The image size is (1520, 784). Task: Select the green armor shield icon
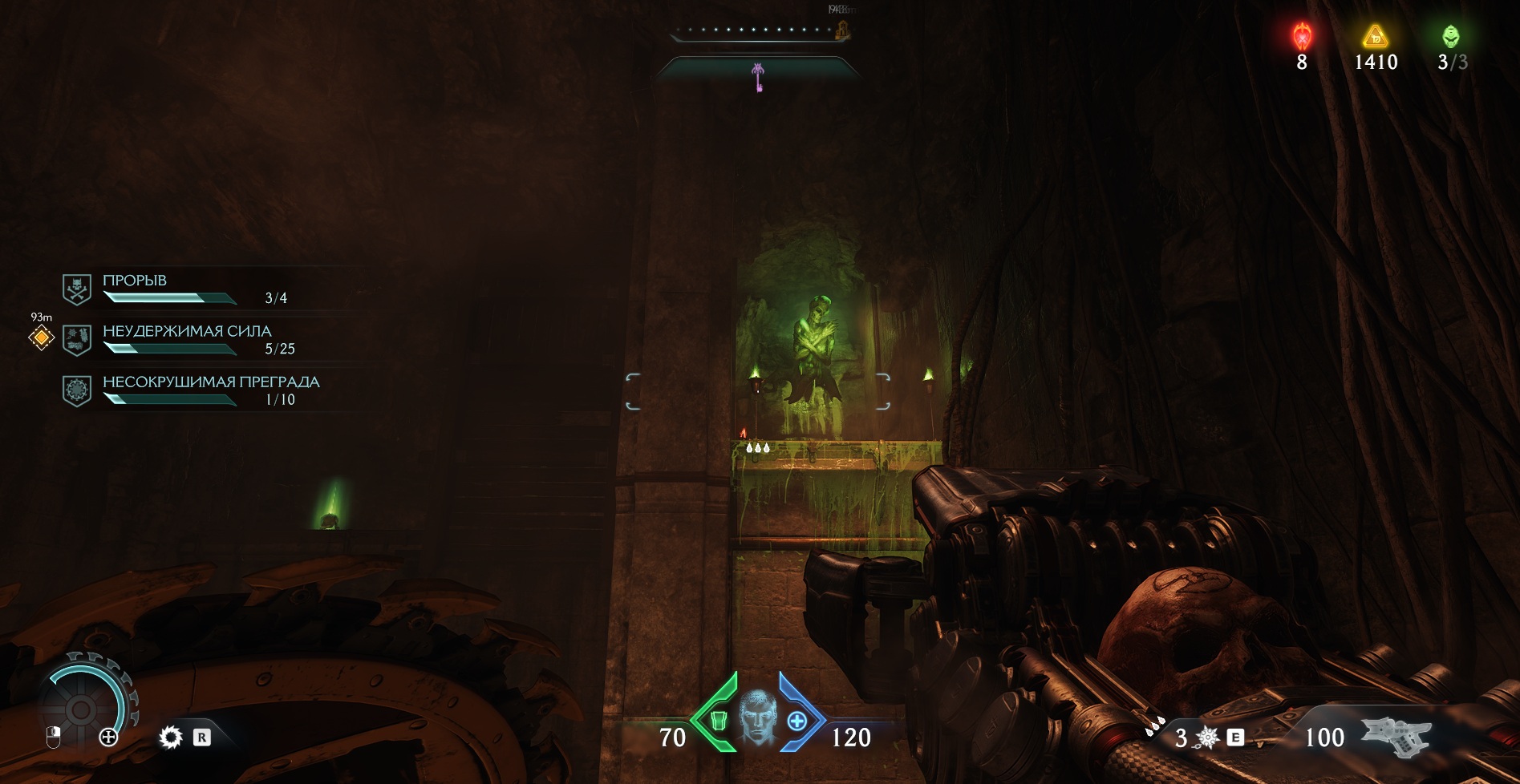(x=719, y=721)
